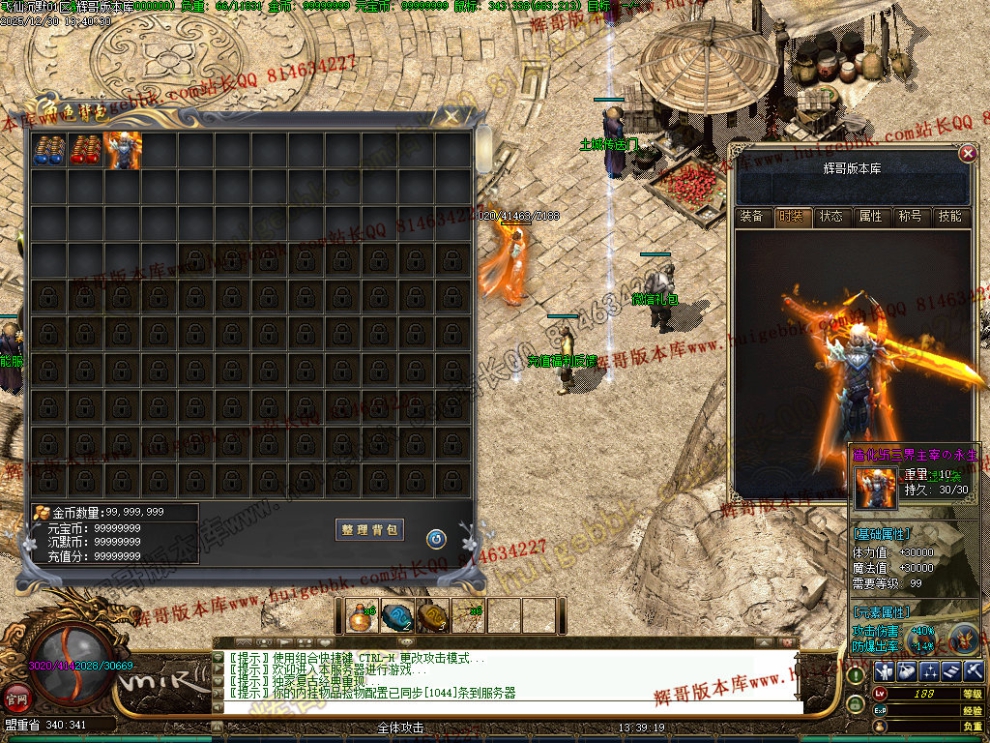
Task: Open the 状态 status tab
Action: coord(830,216)
